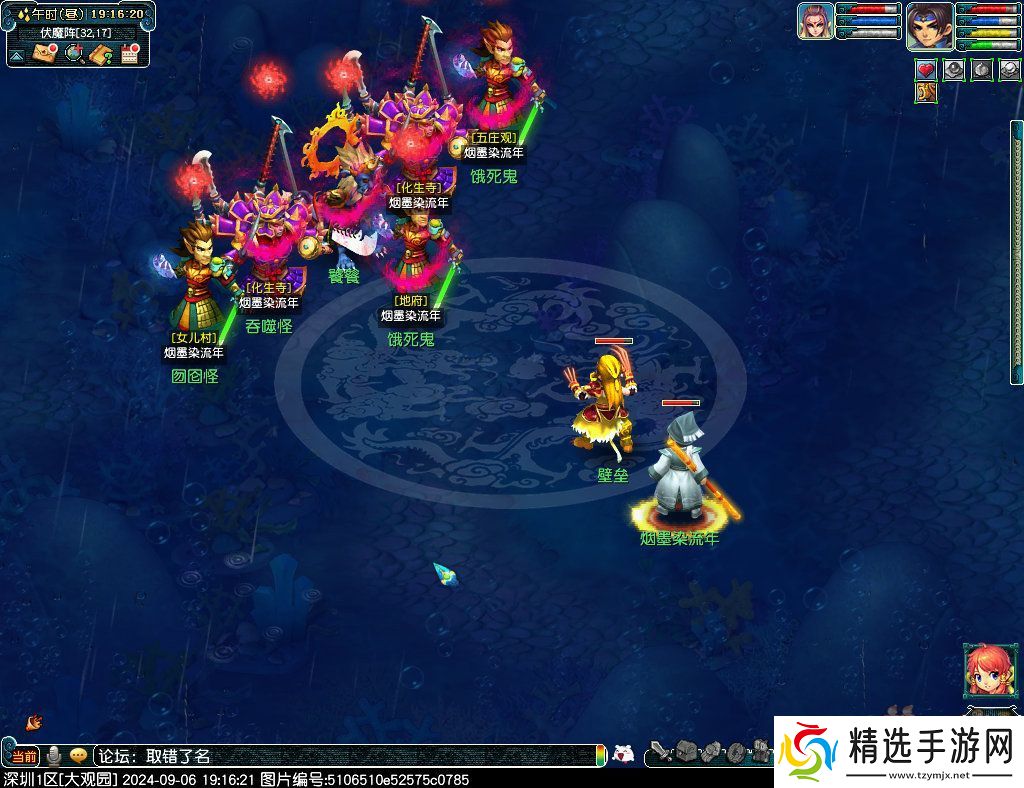Switch the chat channel button labeled 当前
The height and width of the screenshot is (788, 1024).
tap(25, 756)
